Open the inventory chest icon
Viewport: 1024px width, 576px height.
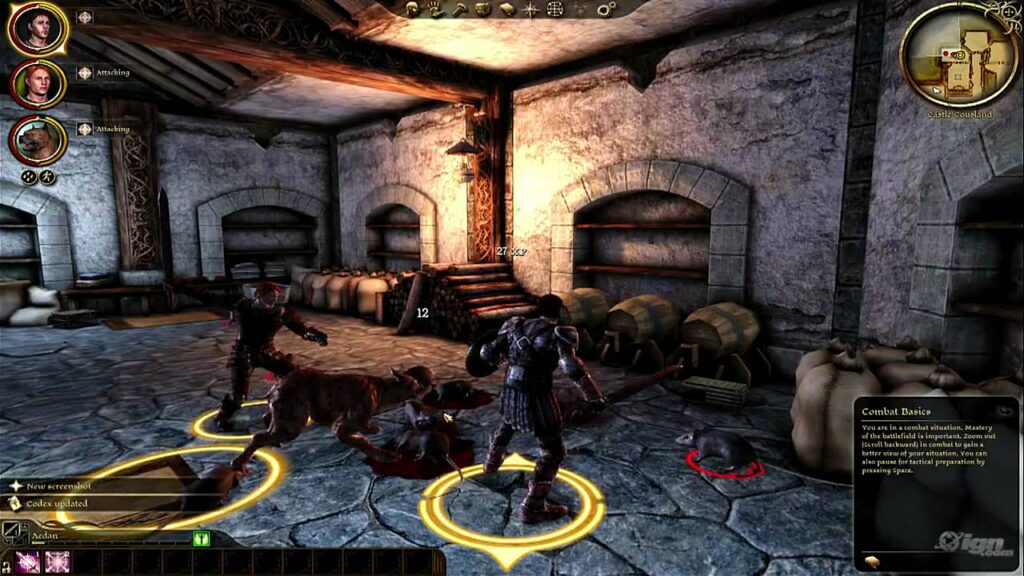tap(482, 8)
